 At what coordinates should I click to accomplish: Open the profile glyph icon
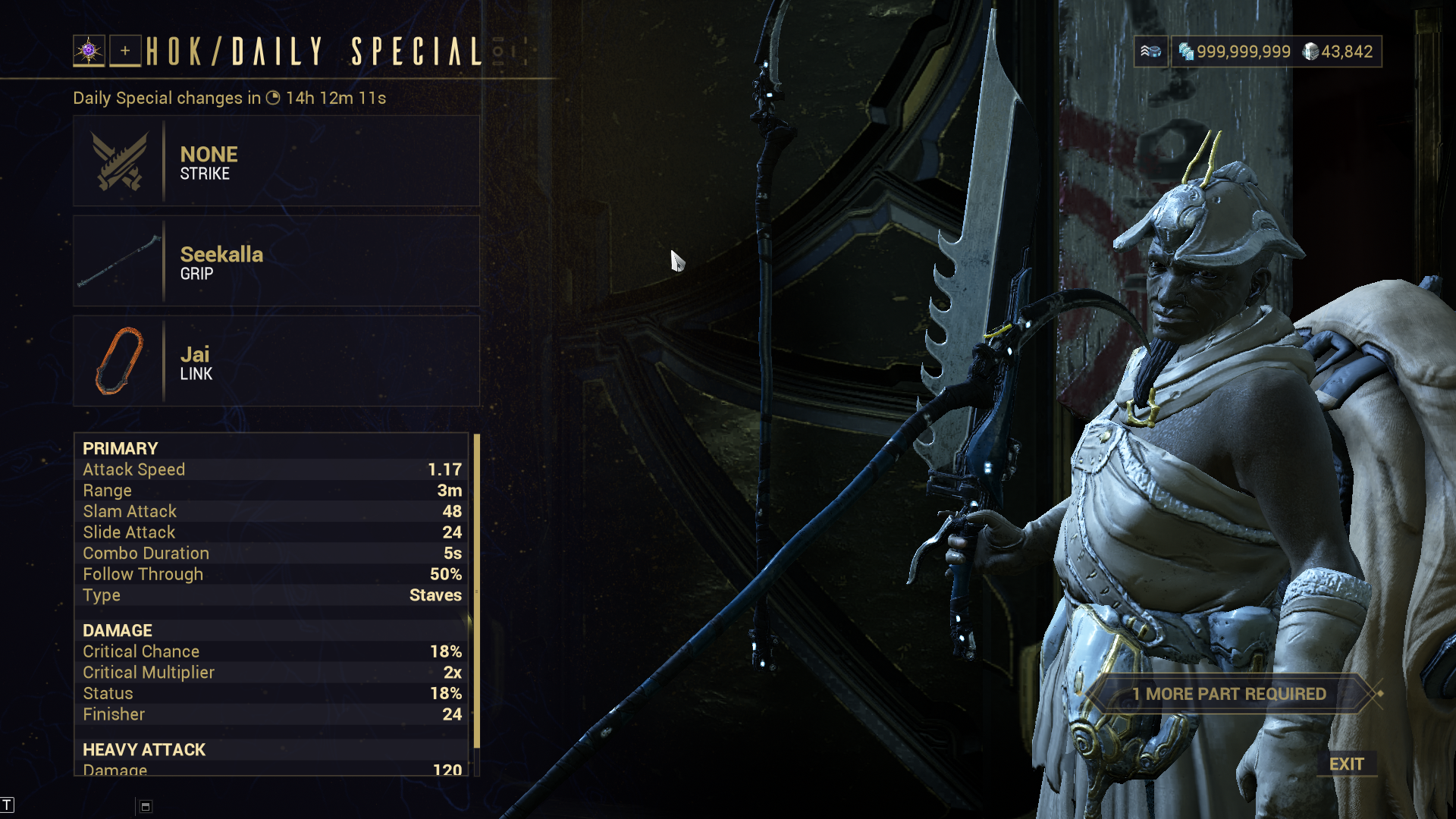tap(89, 52)
